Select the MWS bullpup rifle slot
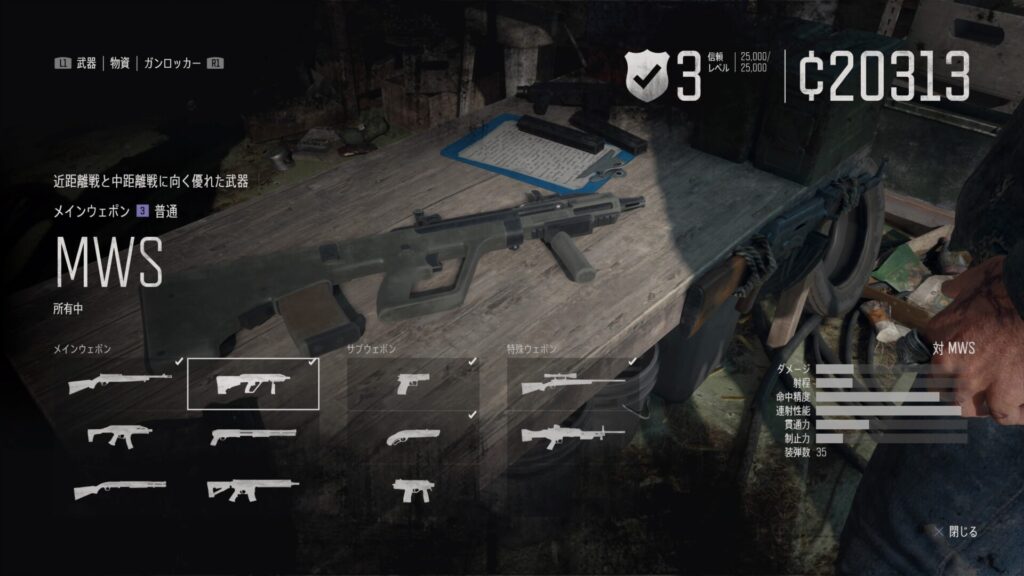Image resolution: width=1024 pixels, height=576 pixels. click(x=253, y=383)
